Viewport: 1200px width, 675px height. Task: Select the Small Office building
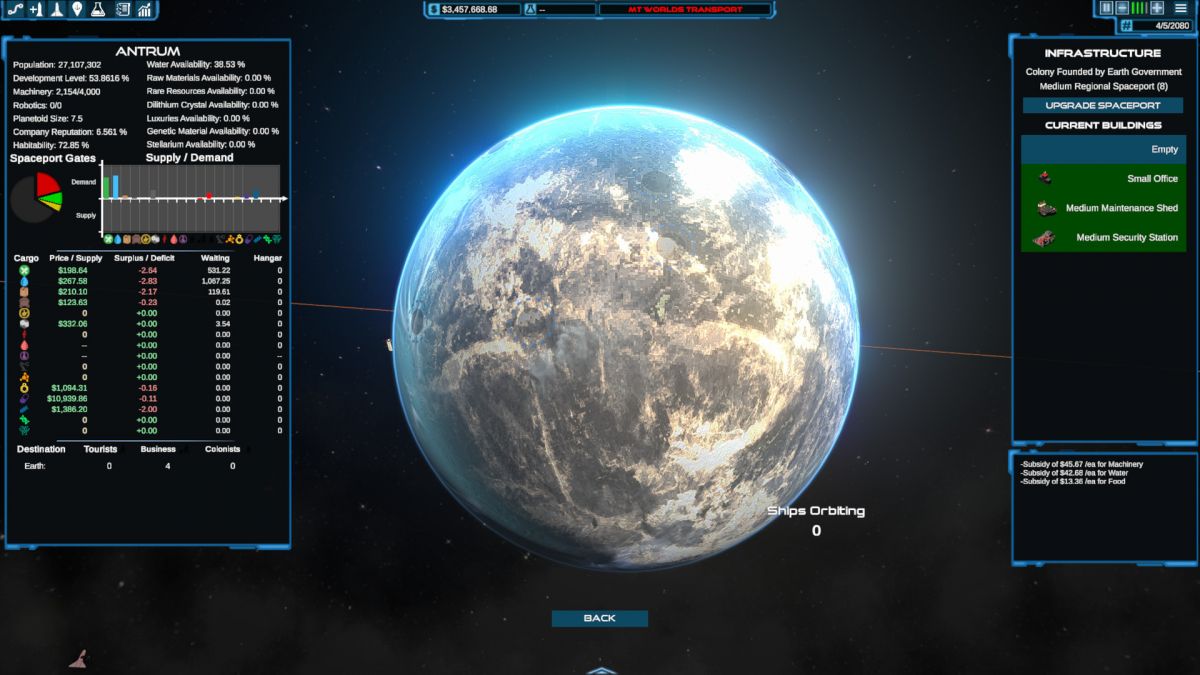[1102, 179]
